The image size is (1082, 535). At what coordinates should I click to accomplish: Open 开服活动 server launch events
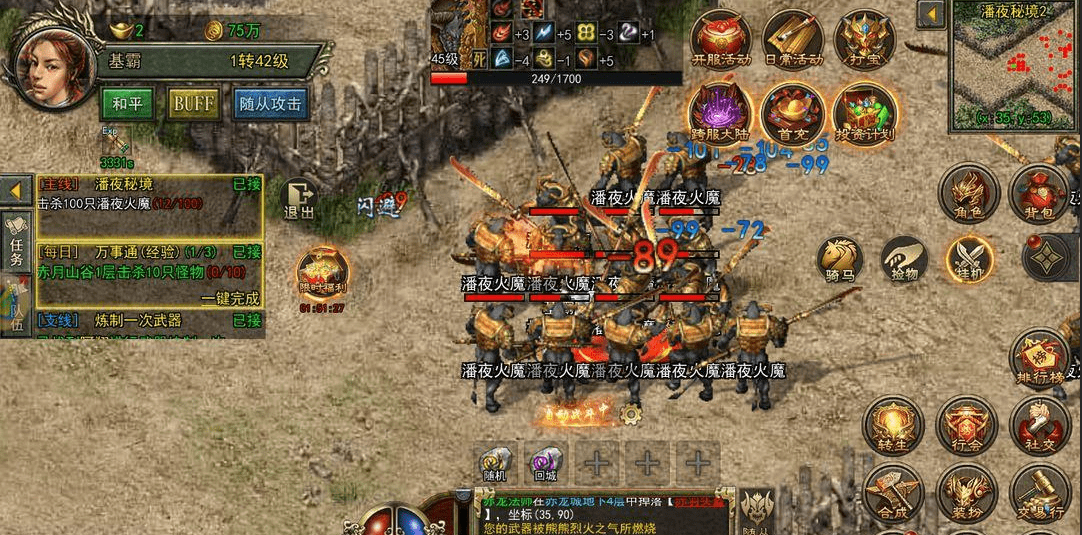pos(723,40)
